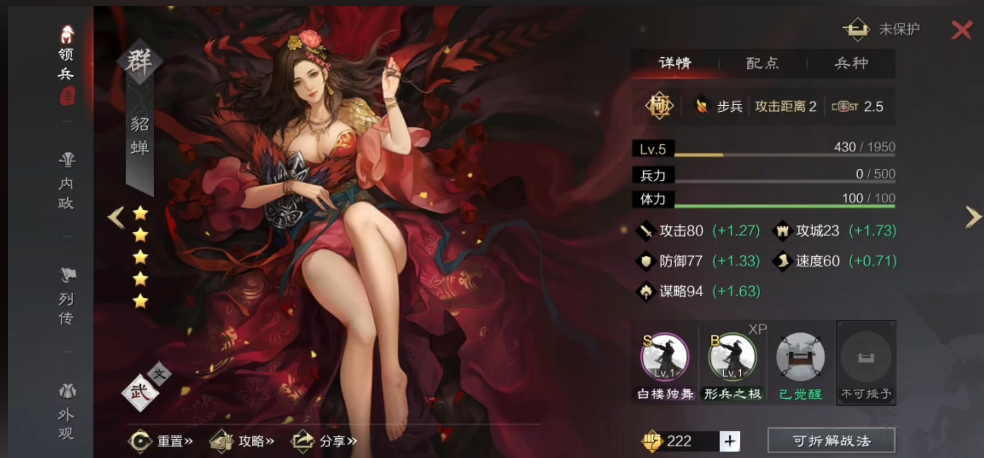This screenshot has width=984, height=458.
Task: Select the 白楼独舞 skill icon
Action: point(665,358)
